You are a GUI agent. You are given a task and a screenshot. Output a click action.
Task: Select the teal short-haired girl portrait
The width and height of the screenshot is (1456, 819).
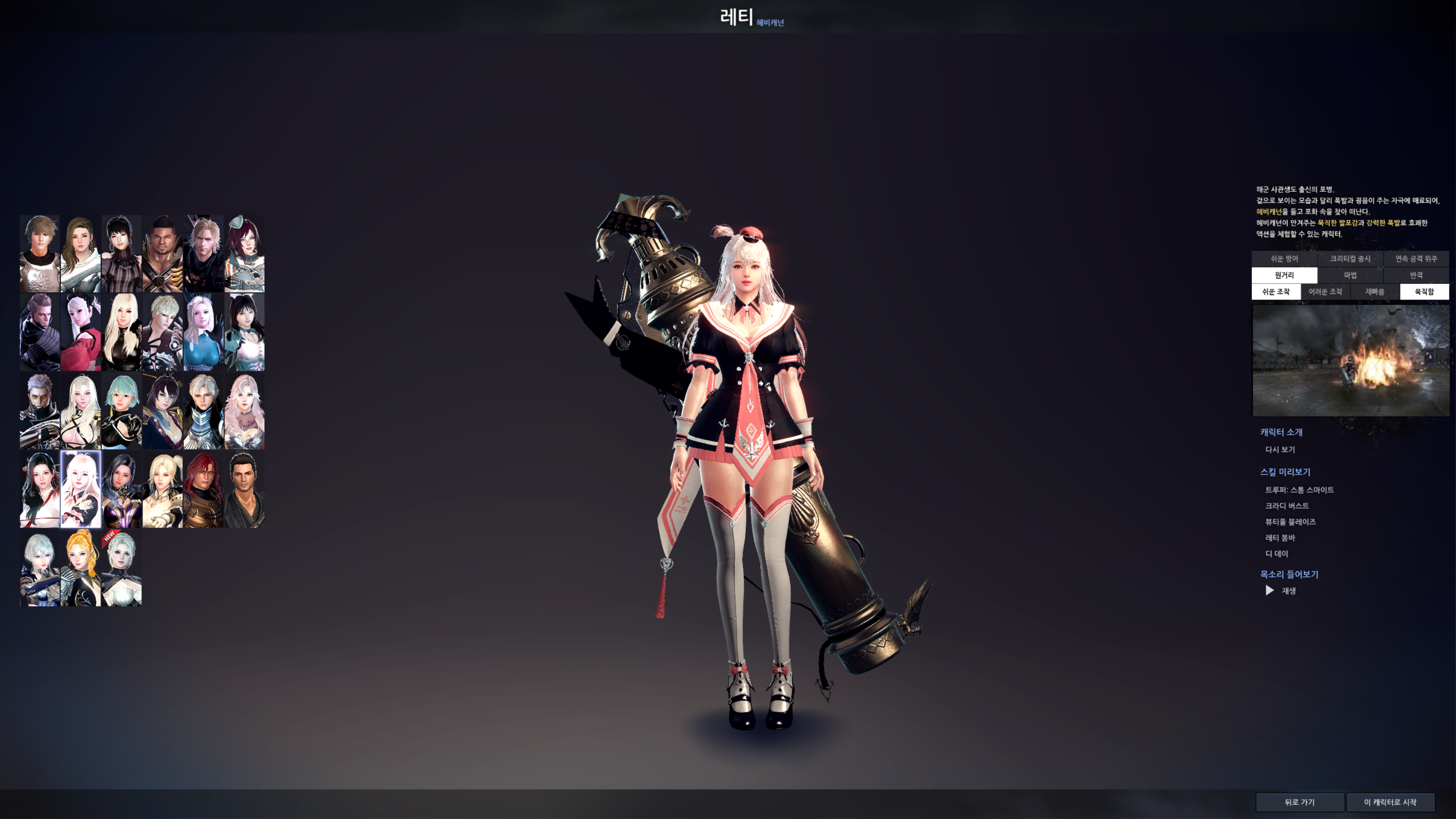121,411
